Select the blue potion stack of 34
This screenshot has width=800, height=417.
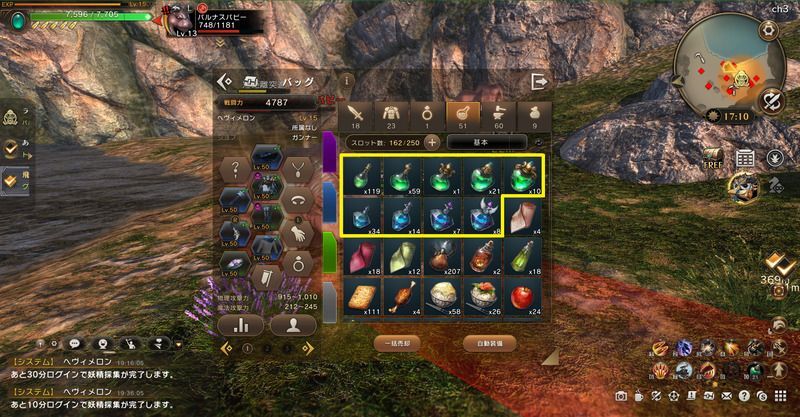pyautogui.click(x=359, y=214)
